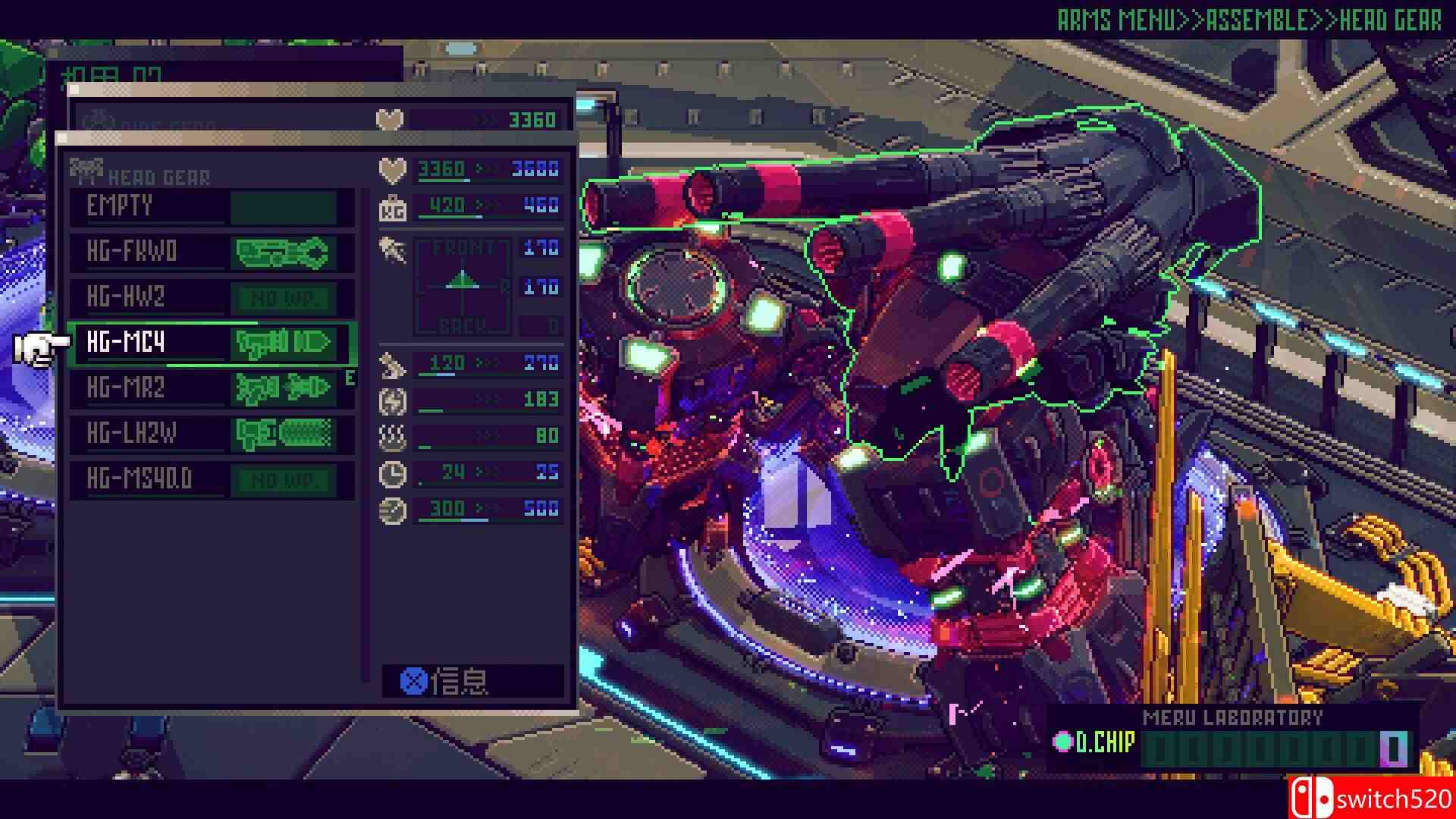Pick the HG-MR2 head gear

211,389
